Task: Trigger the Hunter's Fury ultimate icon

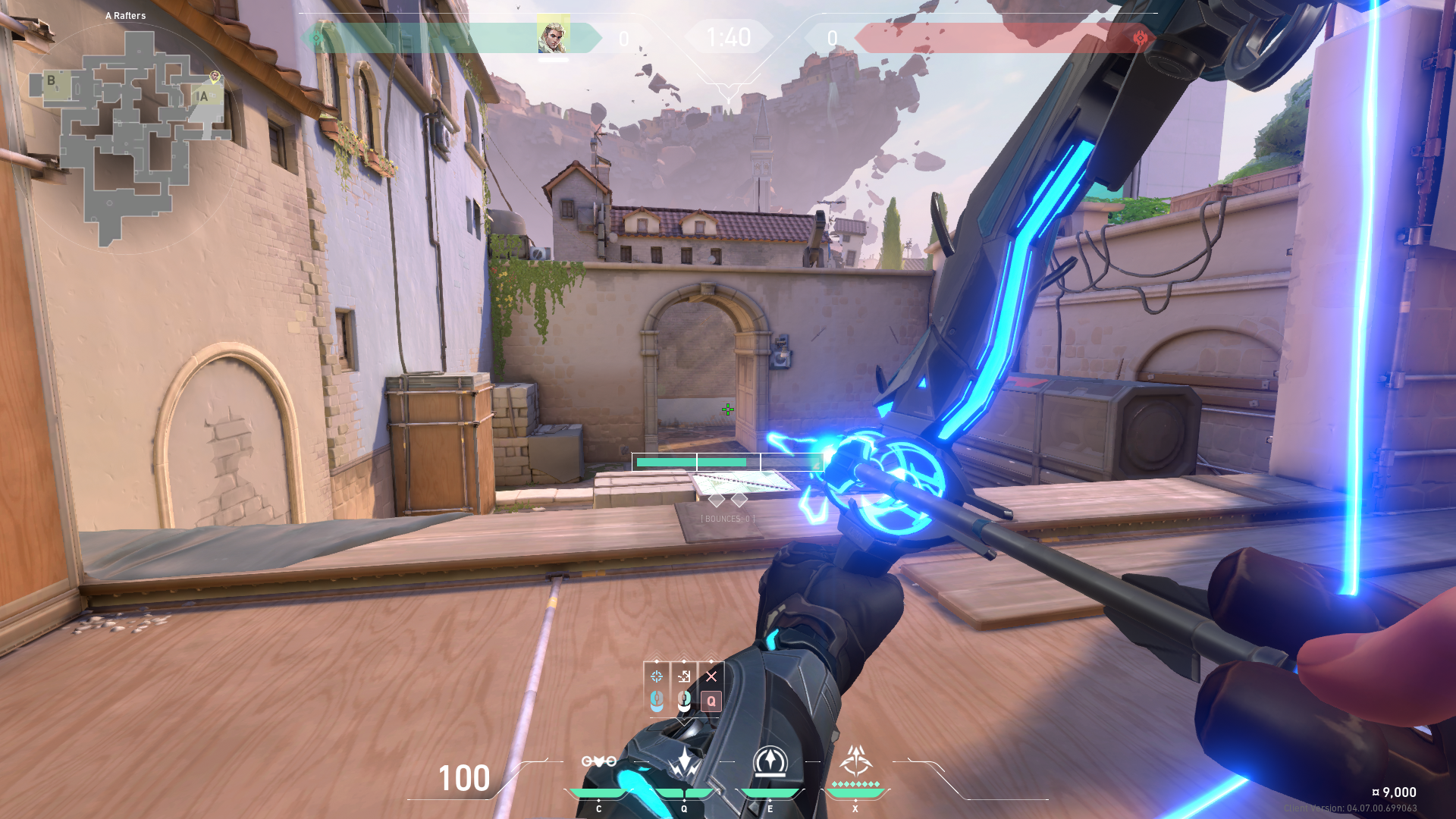Action: [x=855, y=761]
